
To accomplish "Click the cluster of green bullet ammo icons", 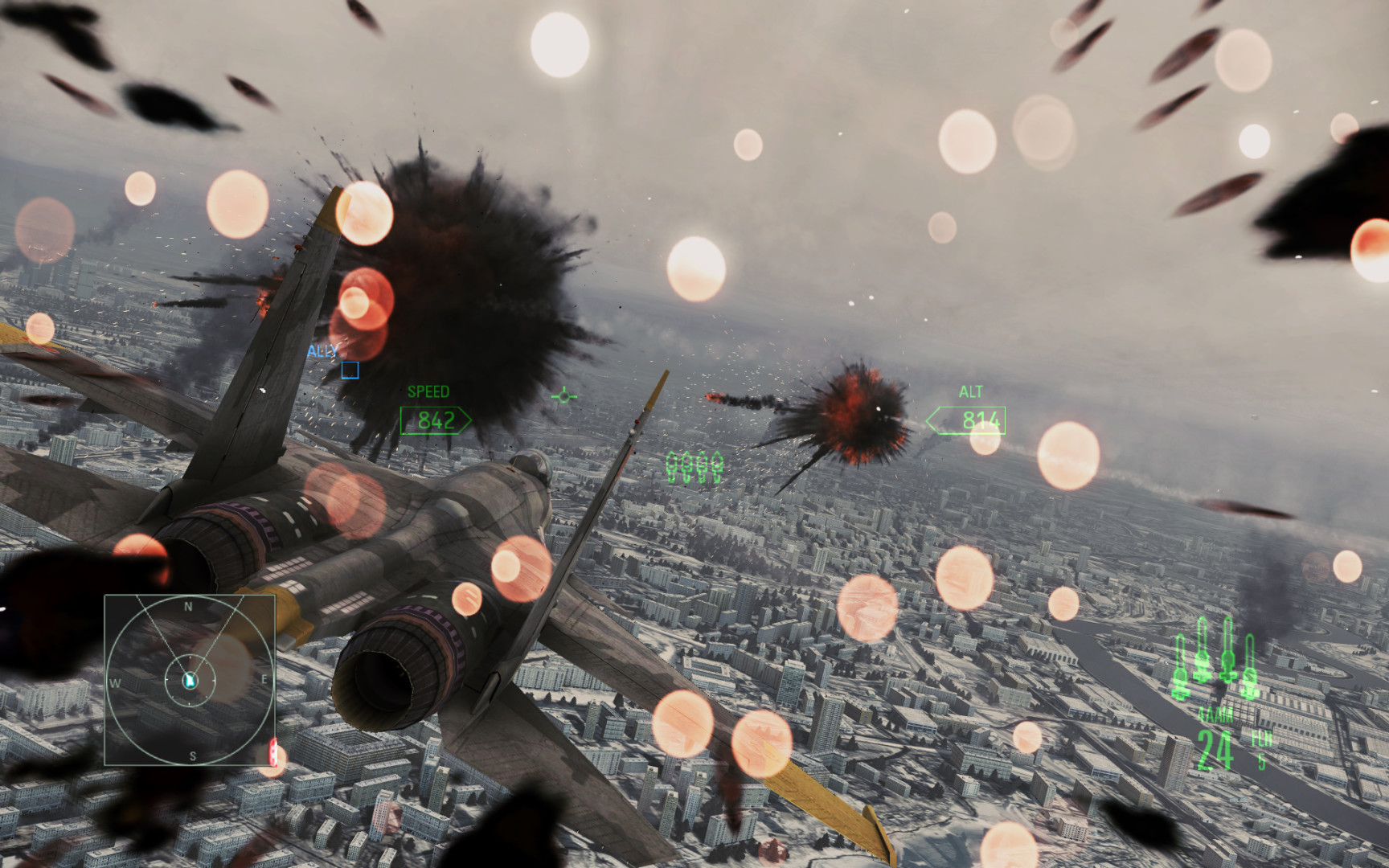I will (696, 465).
